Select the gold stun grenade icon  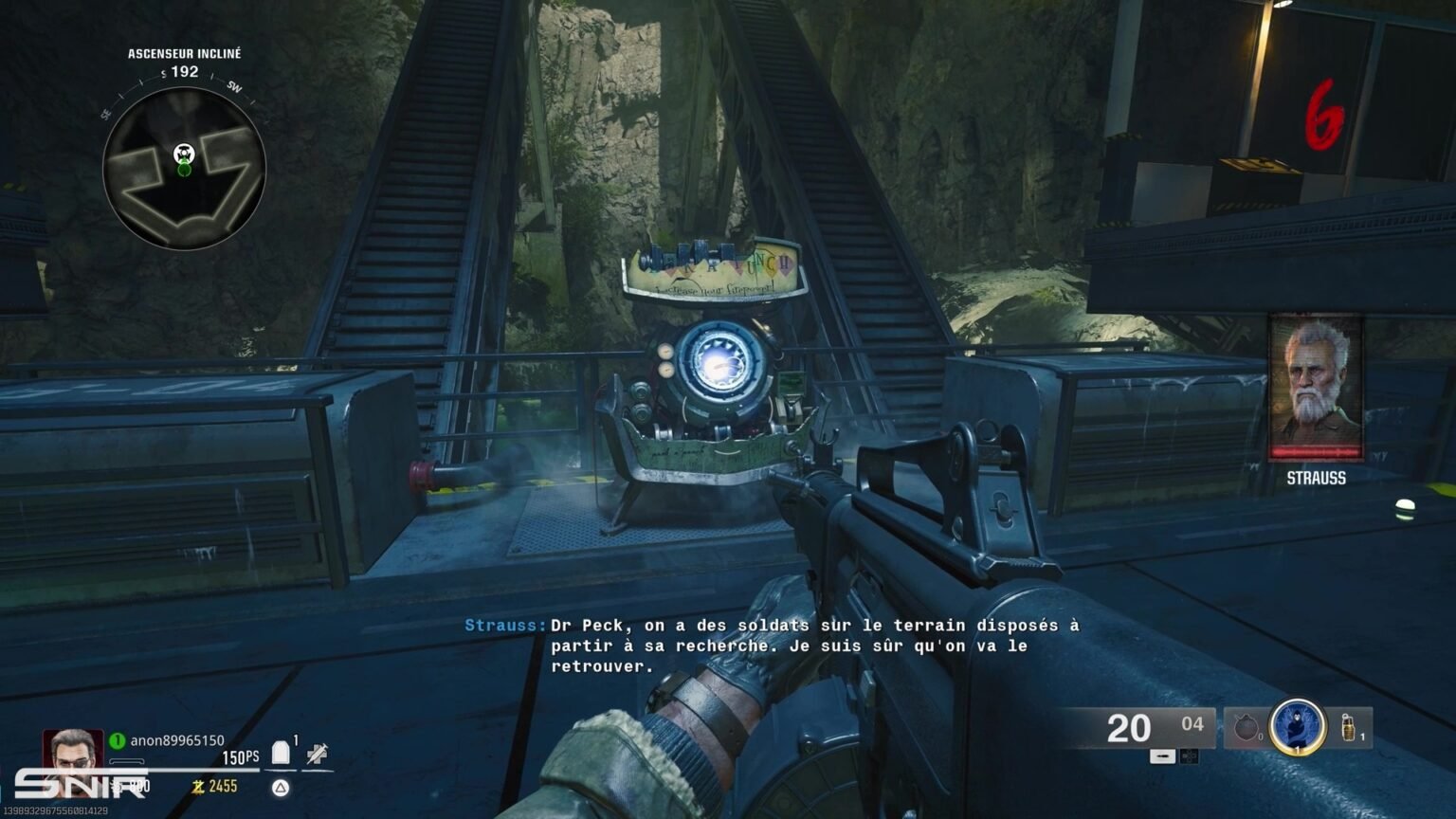tap(1347, 728)
